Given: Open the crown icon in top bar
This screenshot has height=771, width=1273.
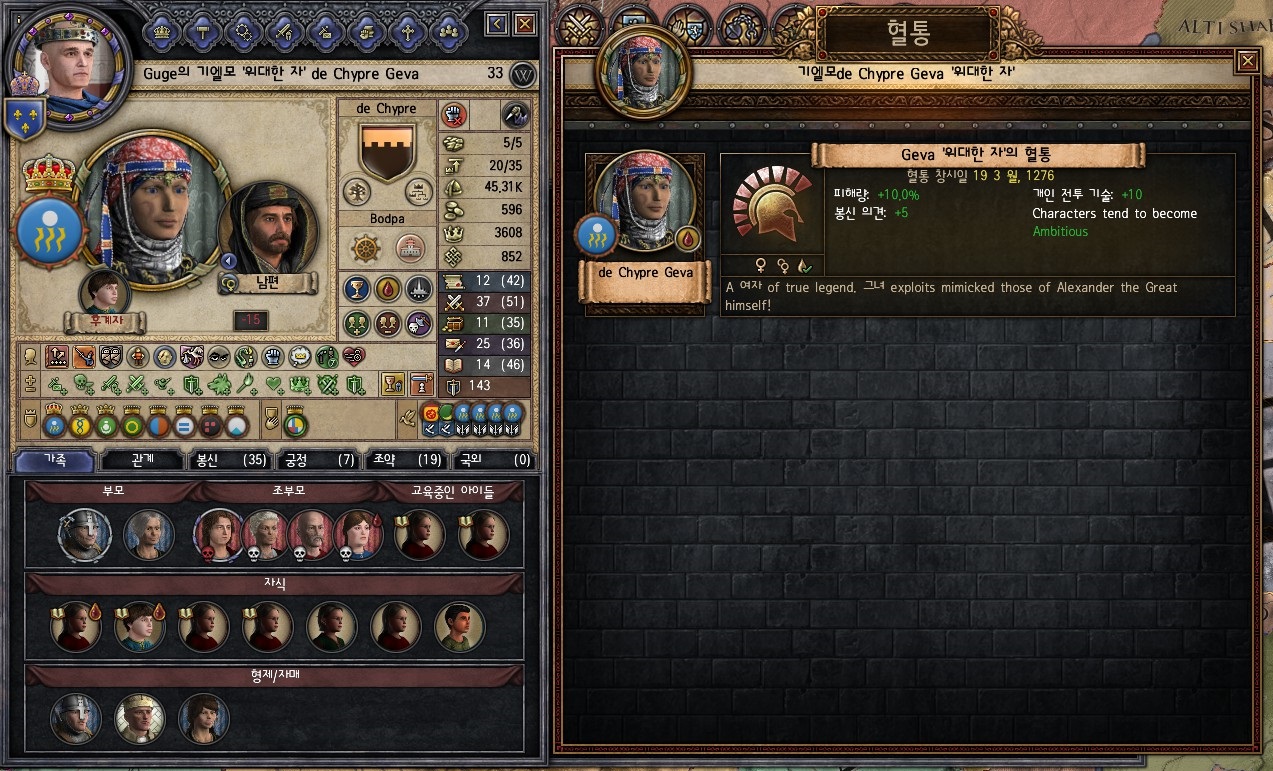Looking at the screenshot, I should (161, 30).
